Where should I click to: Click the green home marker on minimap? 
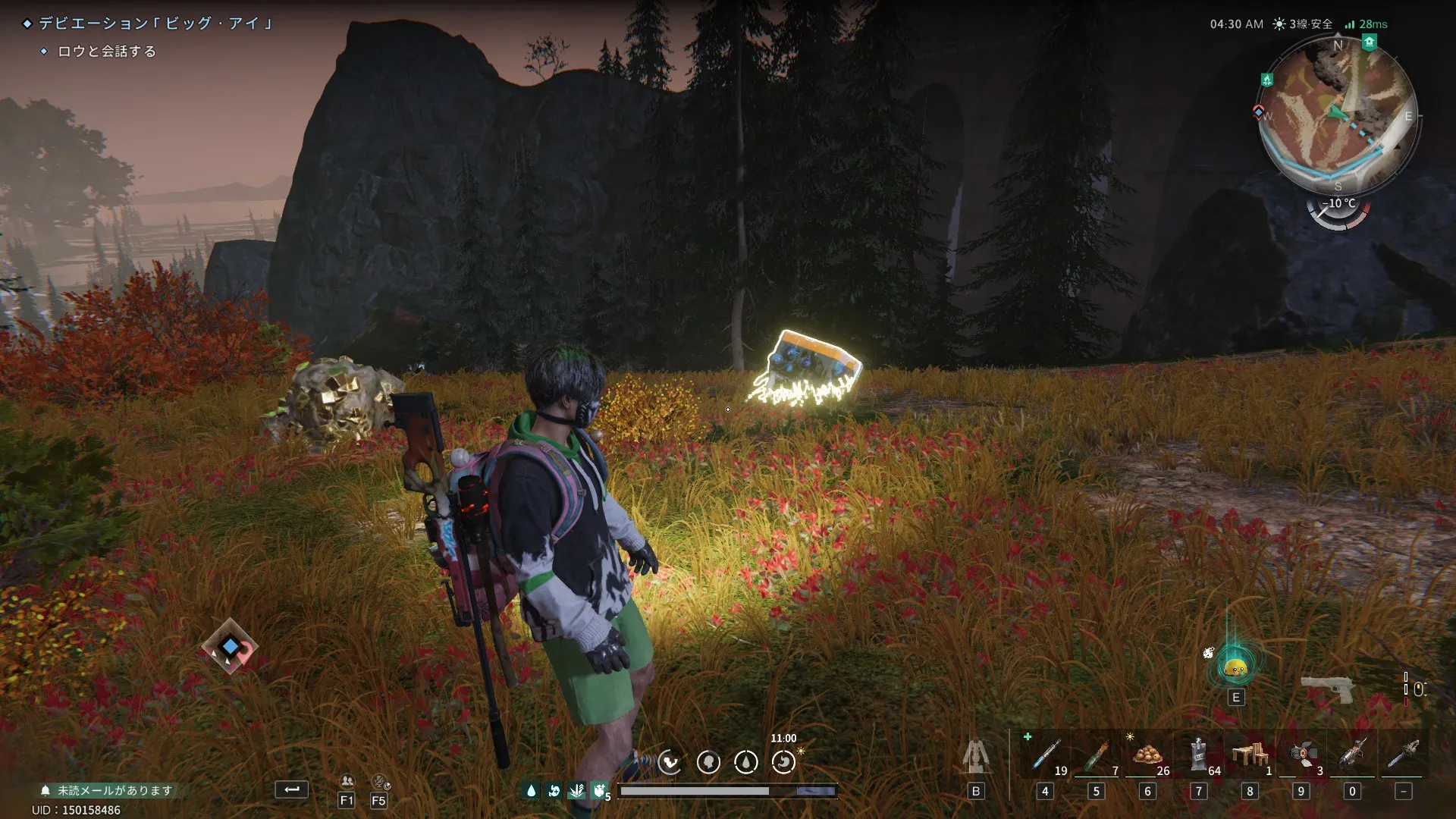1369,42
